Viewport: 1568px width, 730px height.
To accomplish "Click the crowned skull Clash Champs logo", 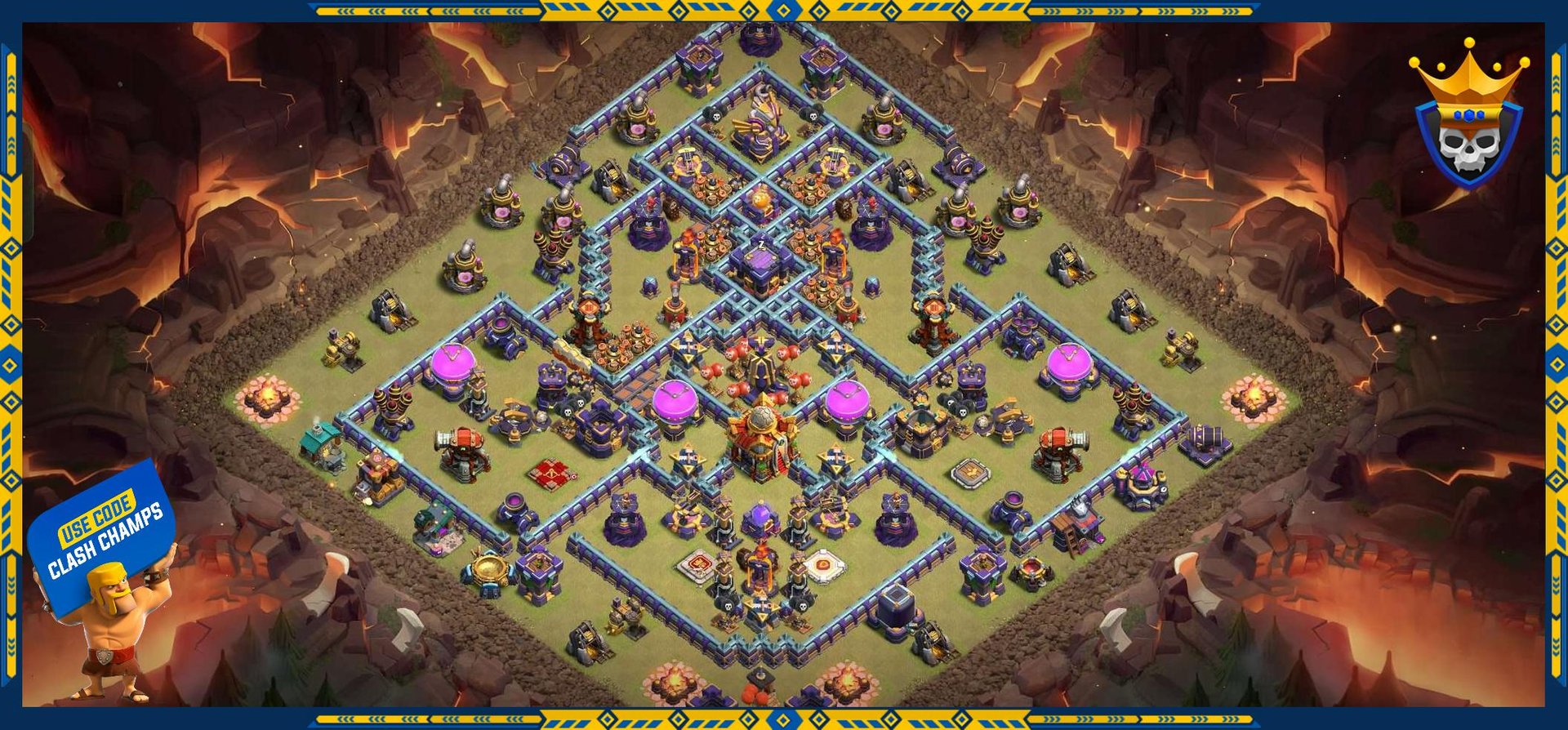I will pos(1468,118).
